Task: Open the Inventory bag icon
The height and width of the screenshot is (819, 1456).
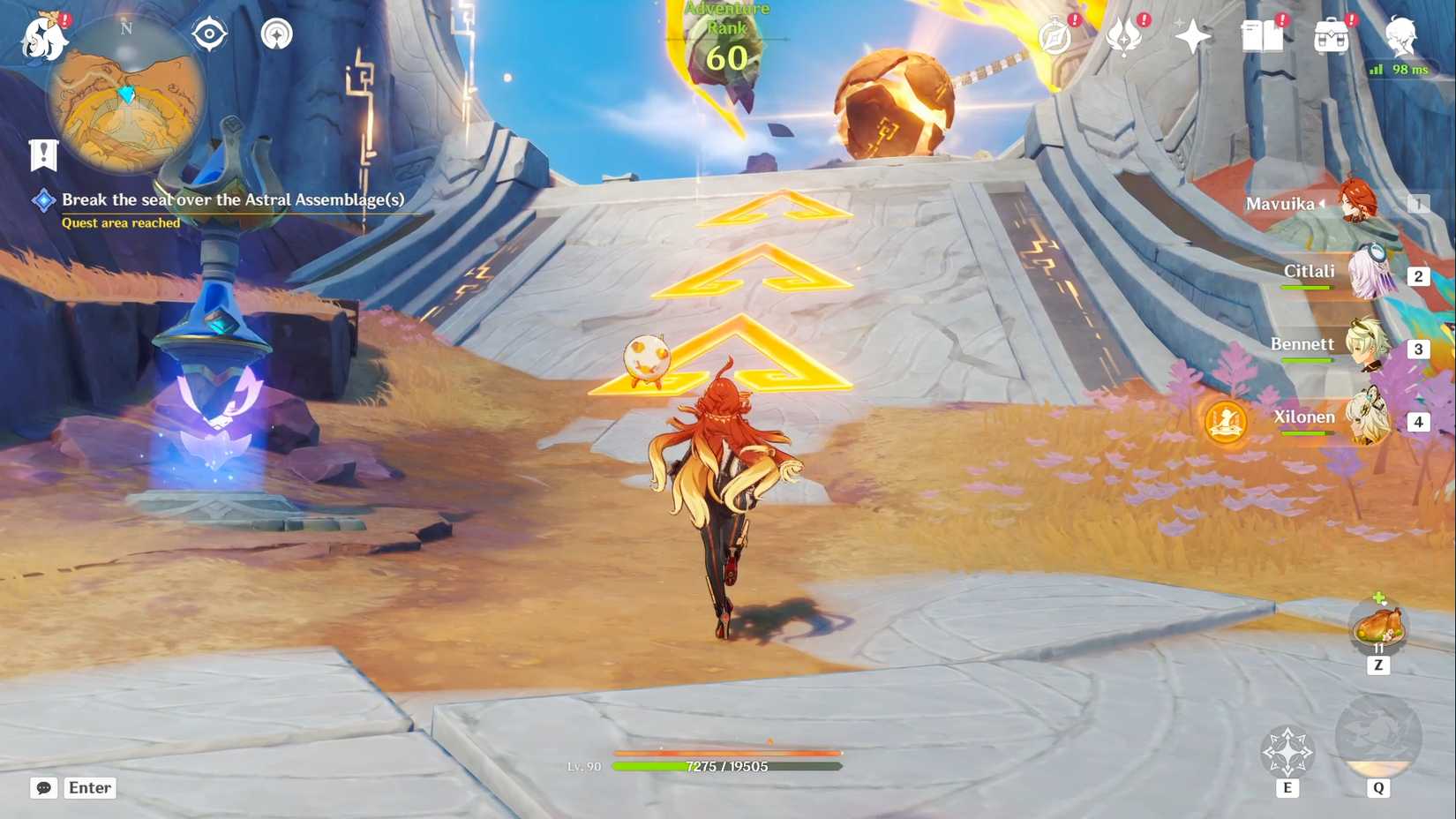Action: click(x=1330, y=35)
